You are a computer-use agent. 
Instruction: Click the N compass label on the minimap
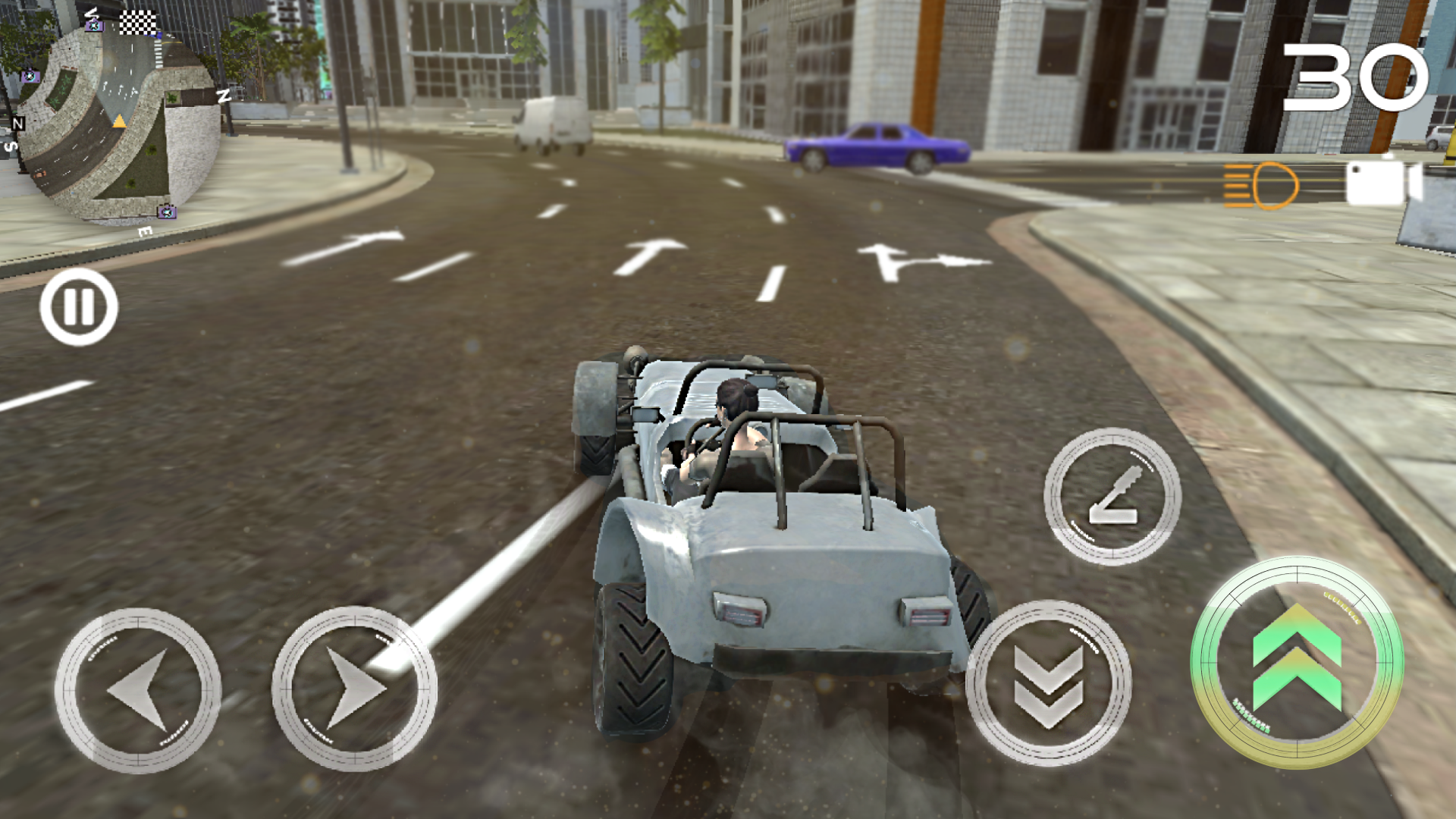coord(18,122)
